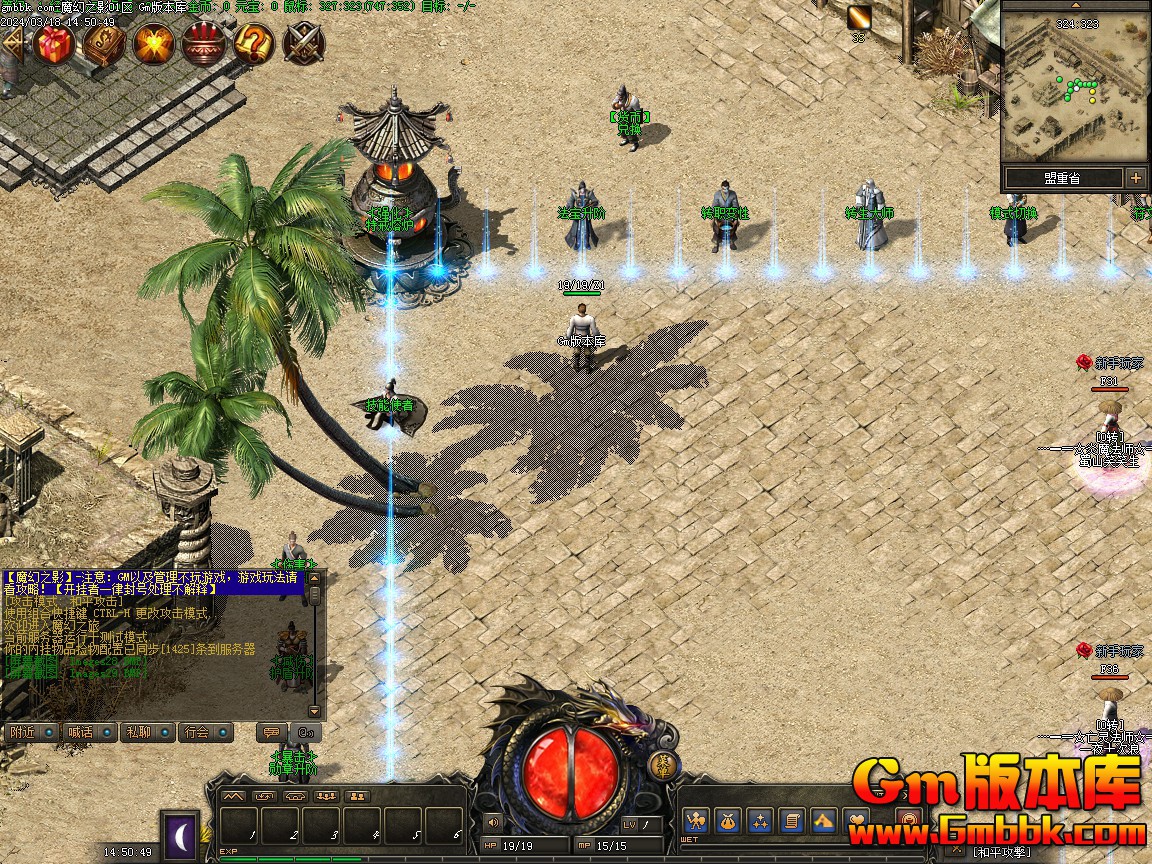The width and height of the screenshot is (1152, 864).
Task: Collapse the top icon bar arrow
Action: (x=12, y=42)
